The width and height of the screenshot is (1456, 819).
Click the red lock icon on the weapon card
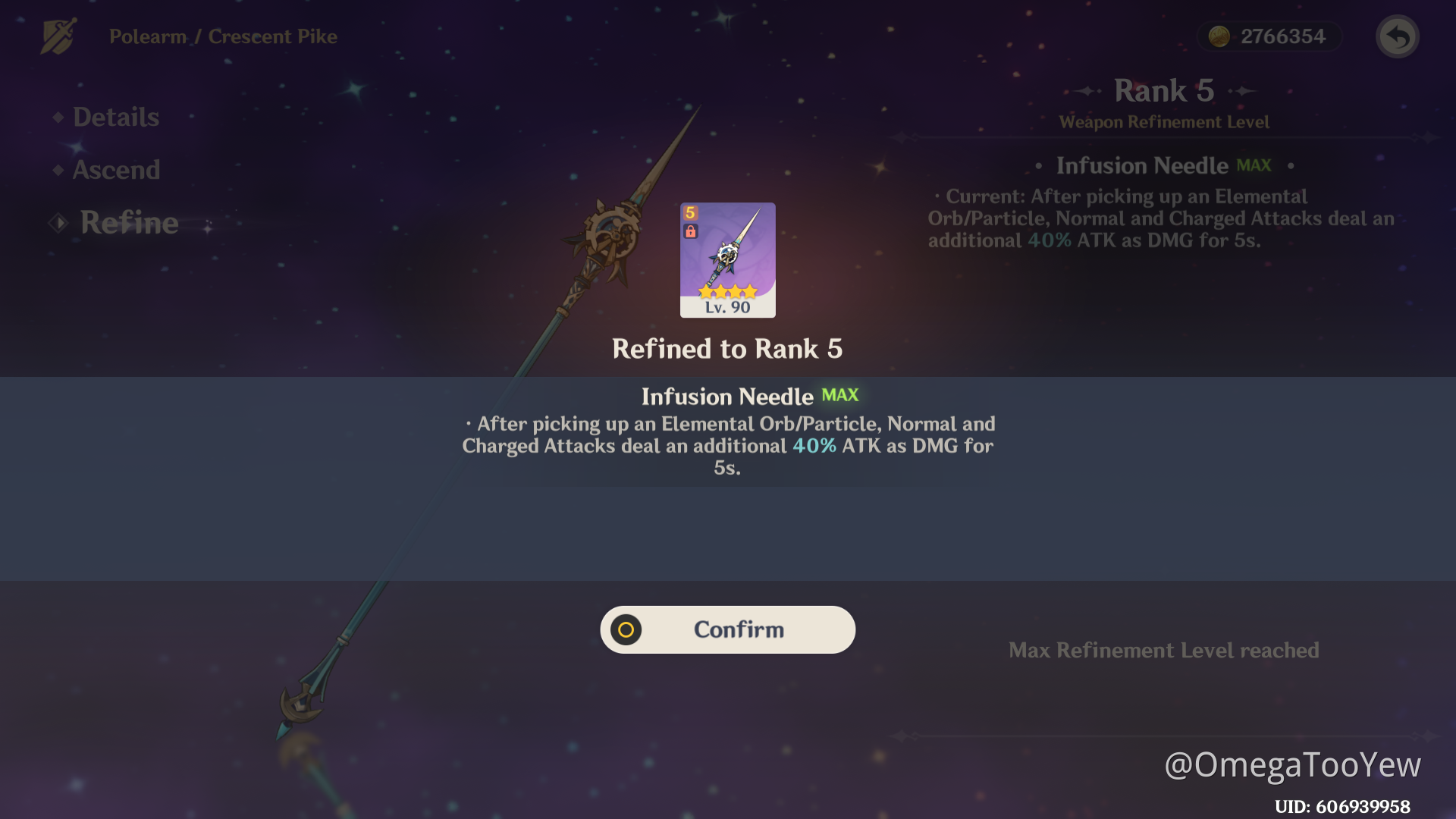click(690, 233)
